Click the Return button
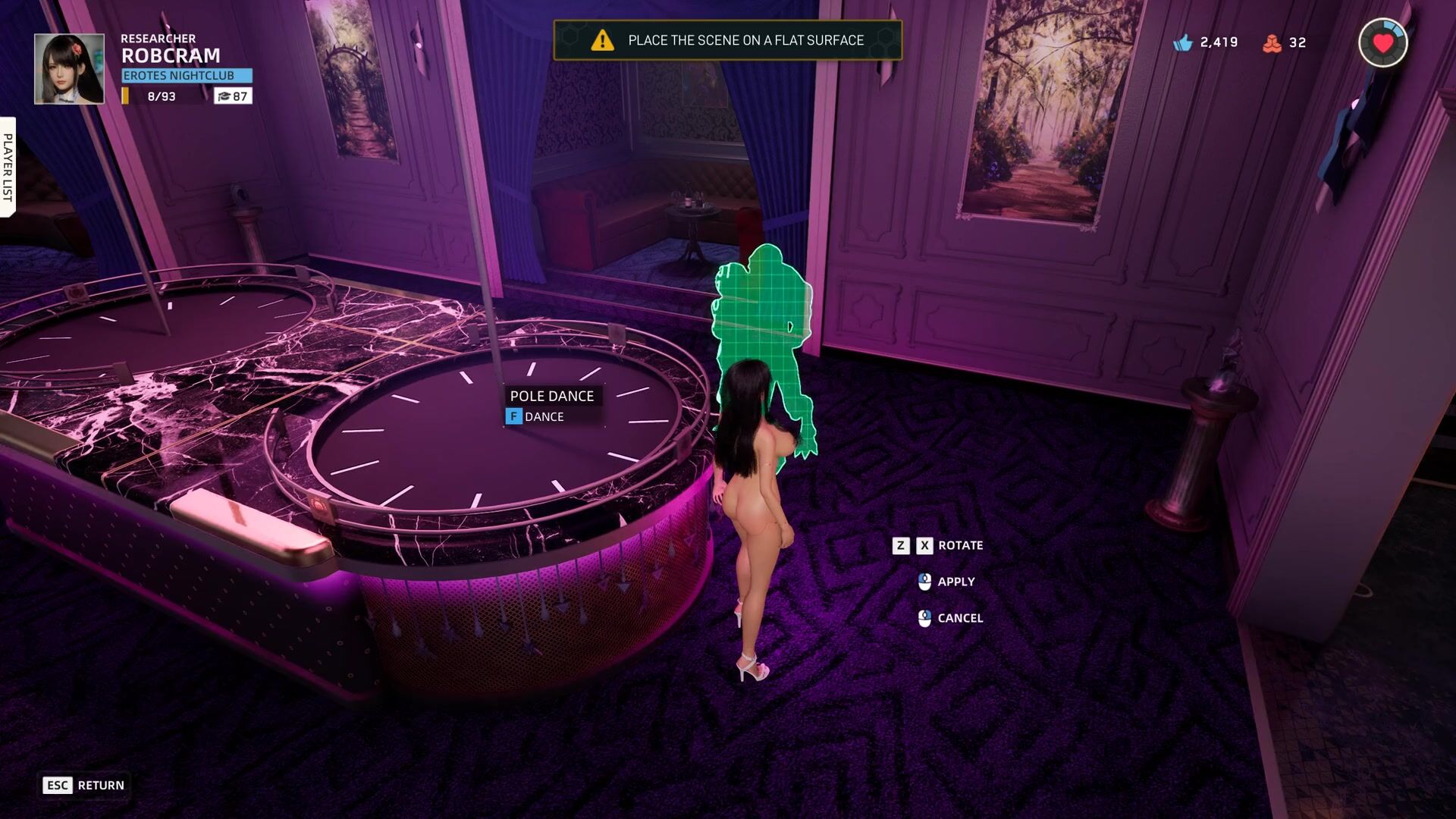 click(84, 785)
